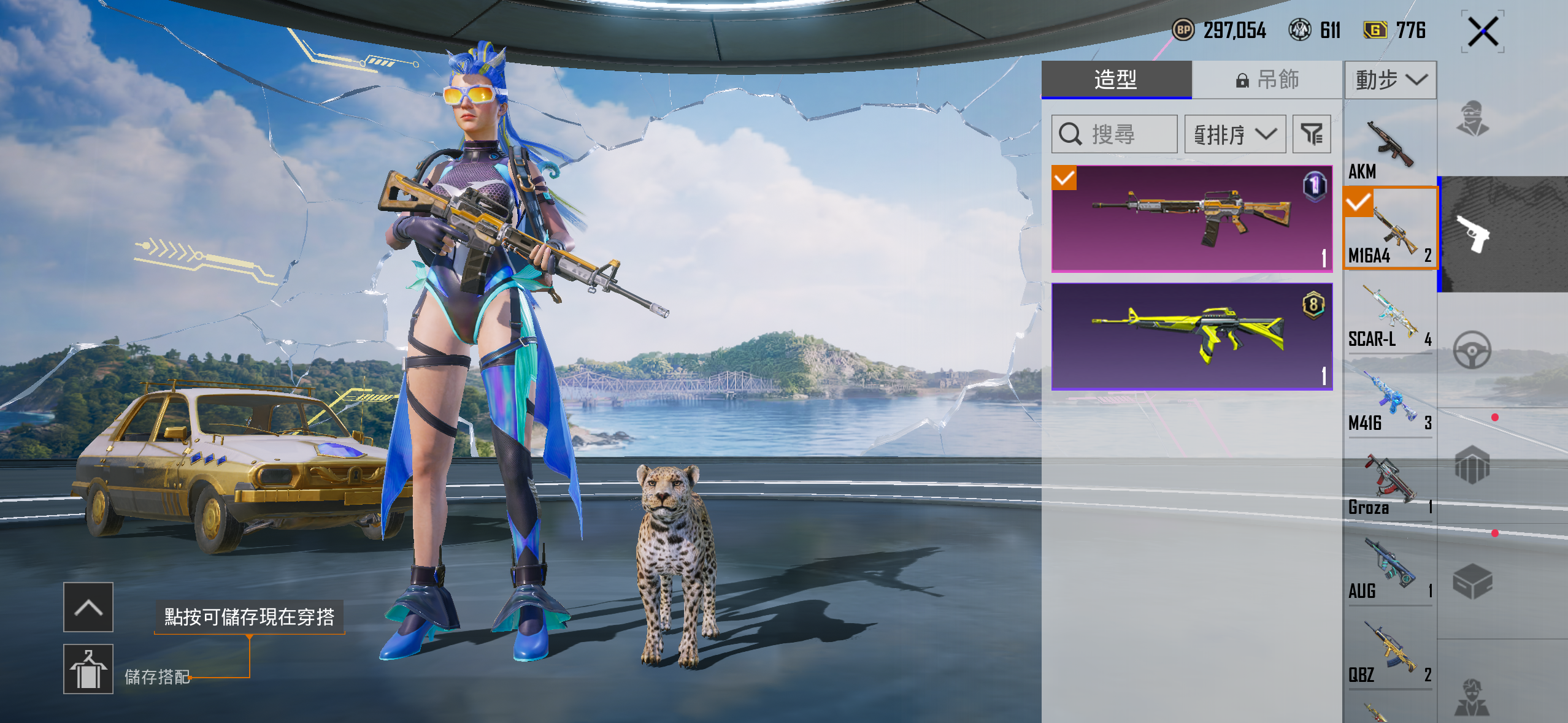Open the pistol weapon category
1568x723 pixels.
(x=1473, y=234)
